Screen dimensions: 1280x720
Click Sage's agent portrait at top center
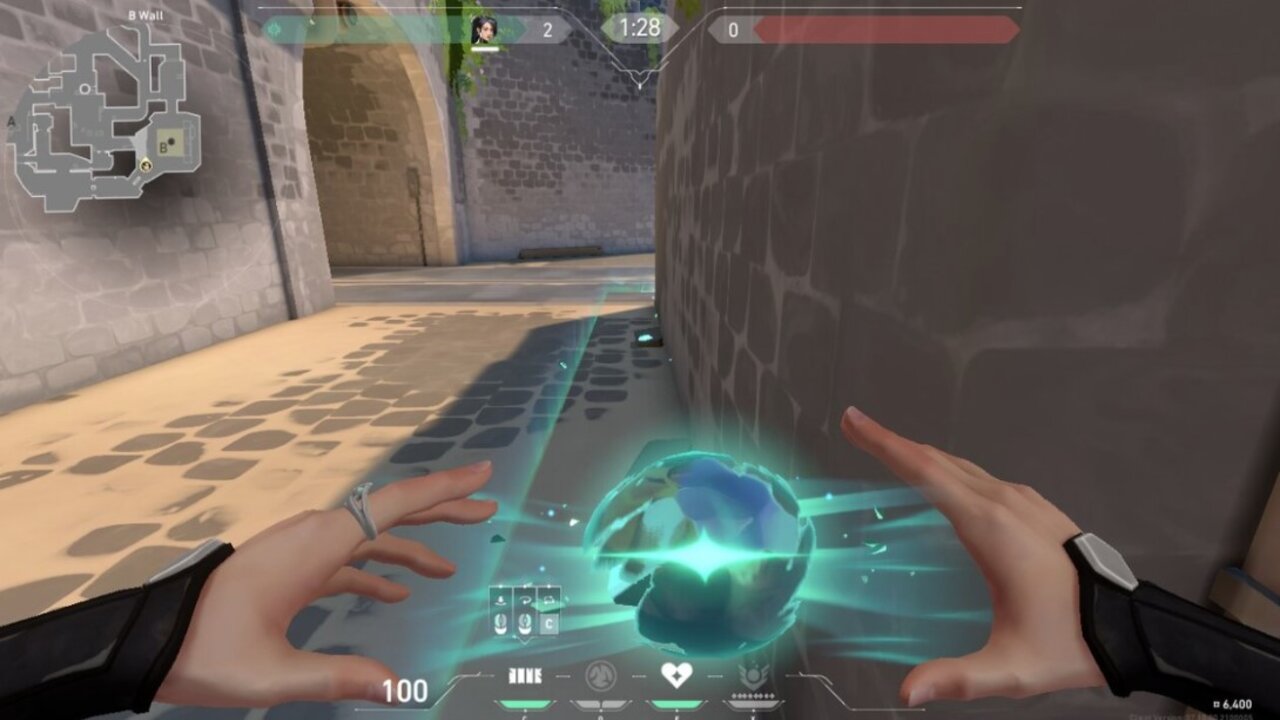pos(486,28)
